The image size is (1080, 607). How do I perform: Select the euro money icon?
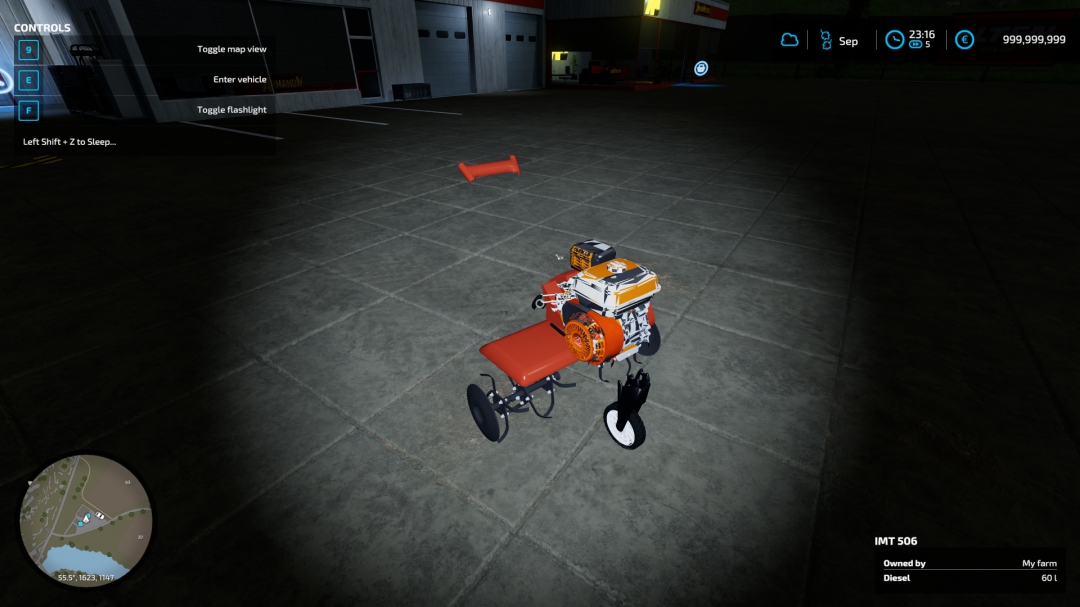[964, 40]
